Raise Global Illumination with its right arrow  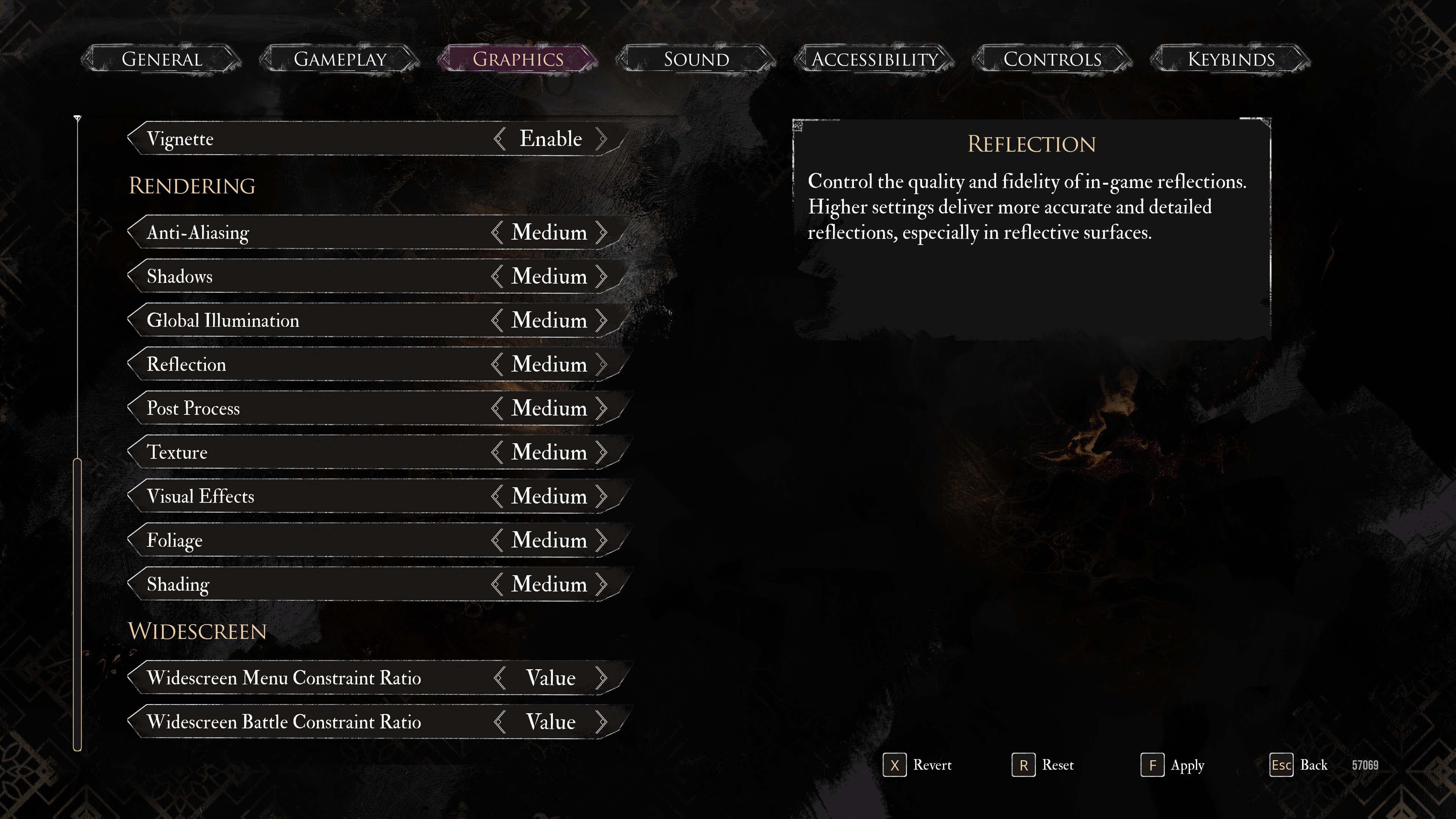tap(601, 320)
